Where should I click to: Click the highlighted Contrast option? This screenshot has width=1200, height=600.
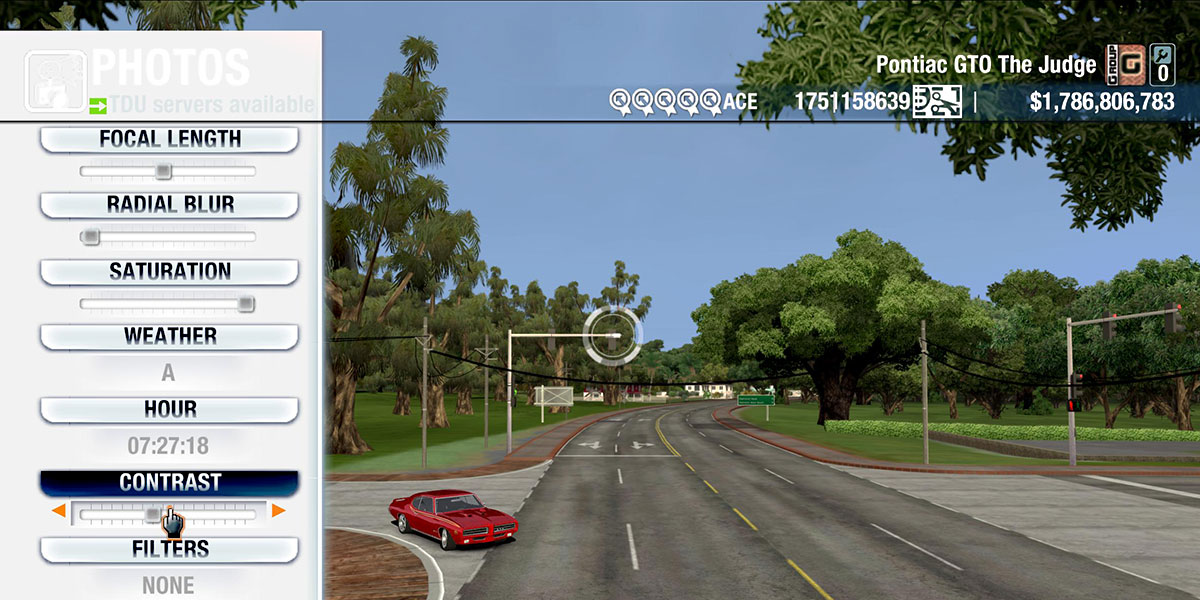[169, 483]
